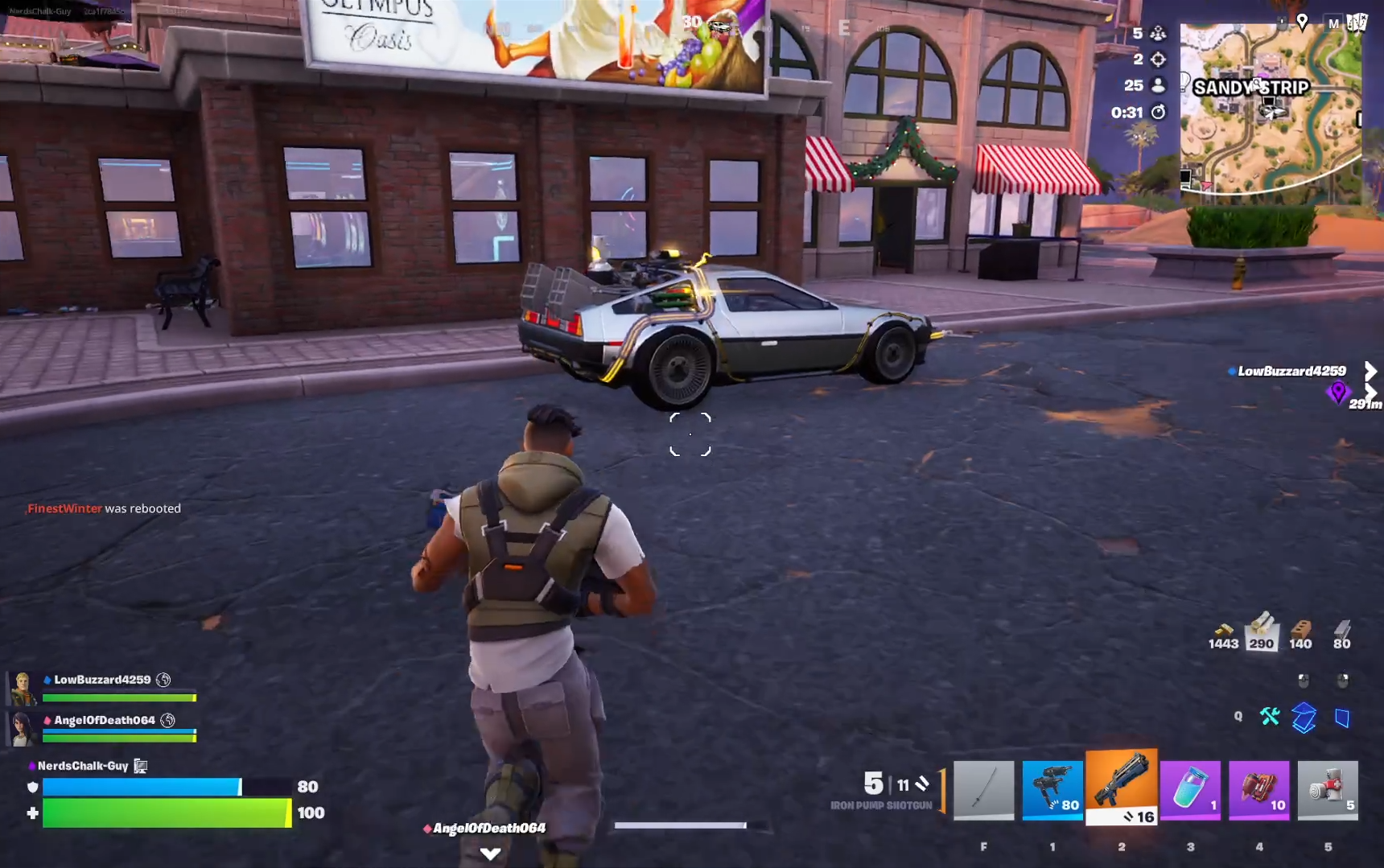This screenshot has height=868, width=1384.
Task: Click AngelOfDeath064 in the squad list
Action: click(103, 721)
